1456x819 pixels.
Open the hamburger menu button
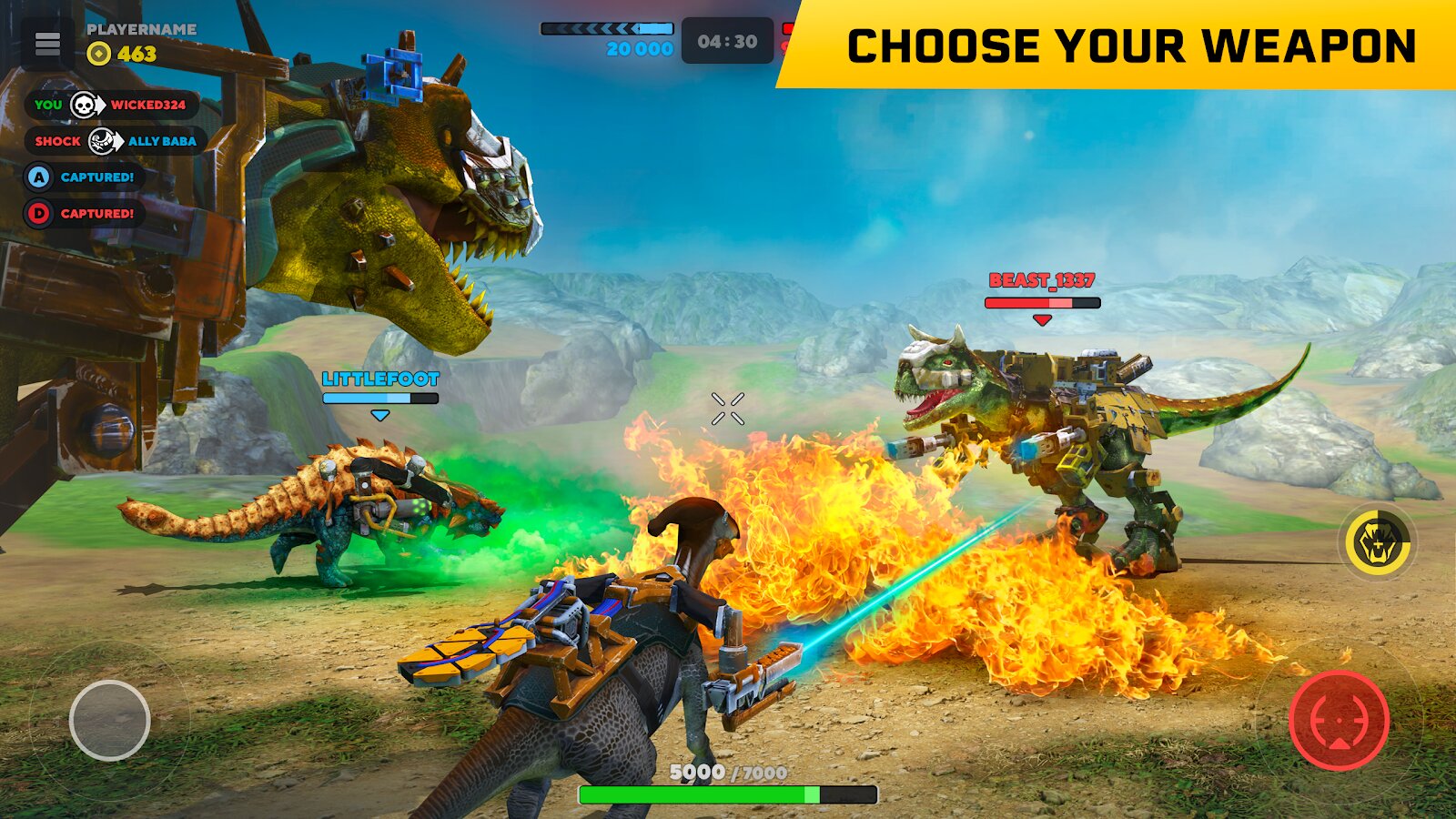(47, 44)
